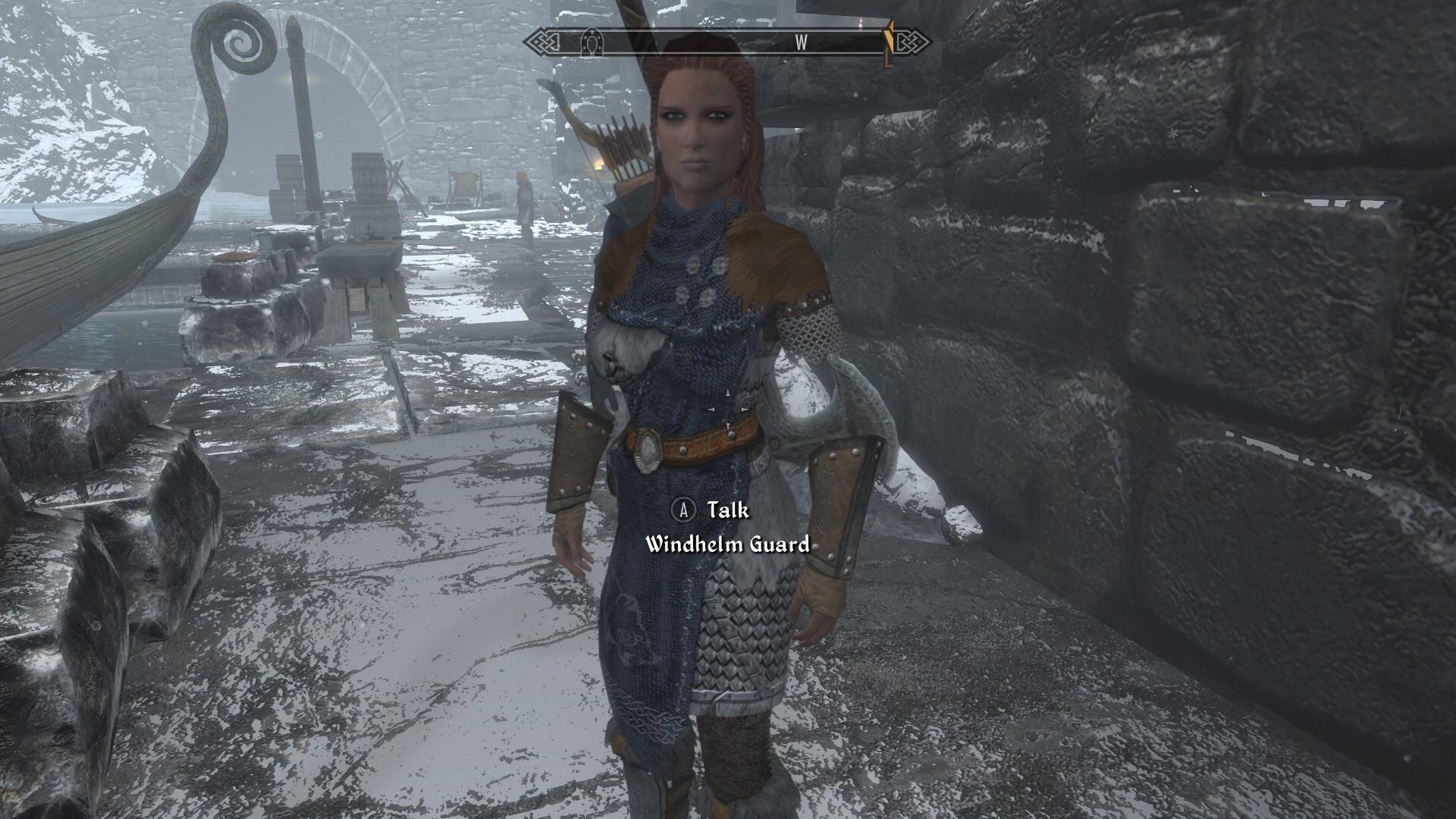Click the hanging banner near the wall torch
Screen dimensions: 1456x819
click(463, 186)
